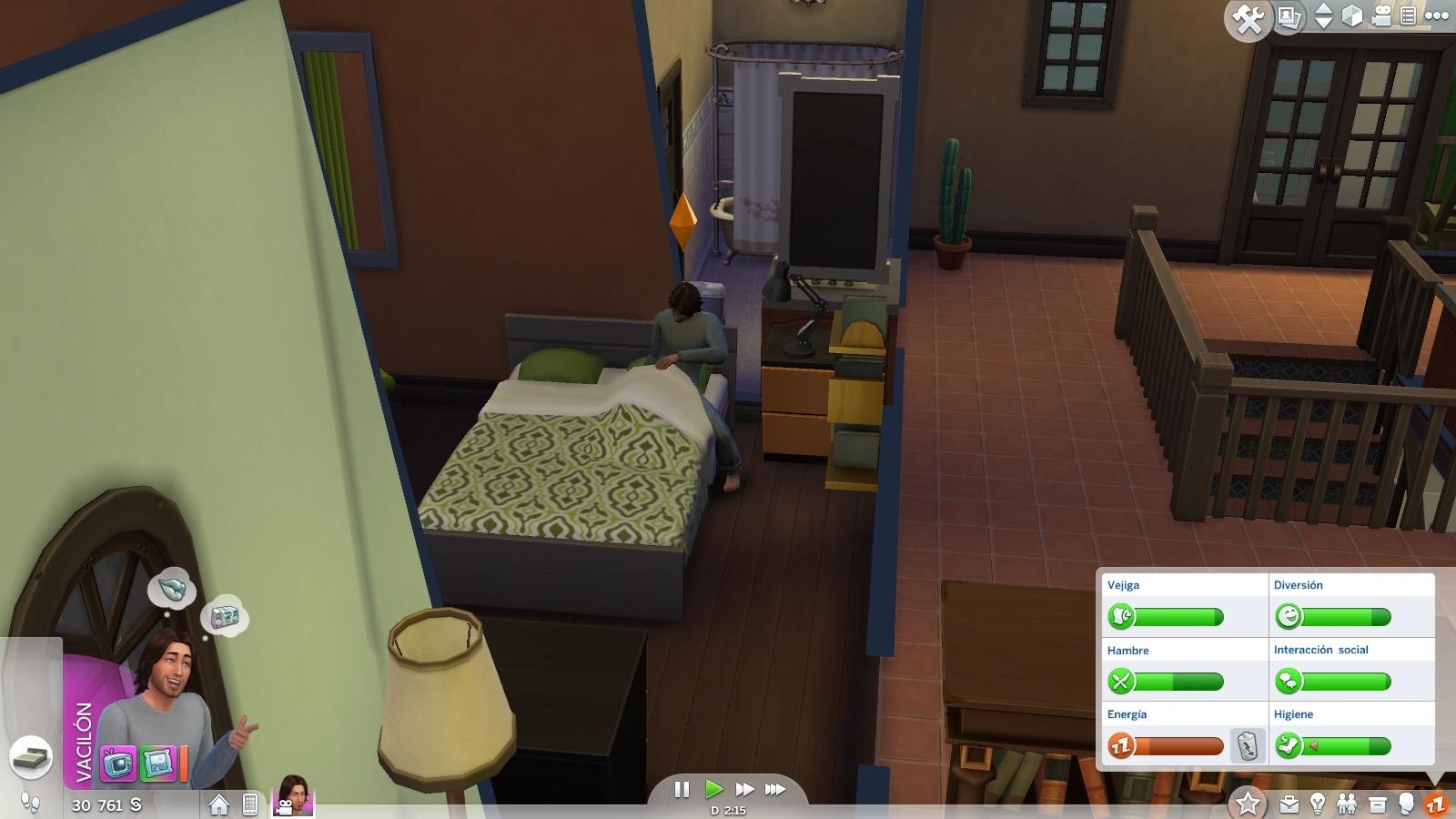Toggle wall height with the up arrow
The width and height of the screenshot is (1456, 819).
1322,7
